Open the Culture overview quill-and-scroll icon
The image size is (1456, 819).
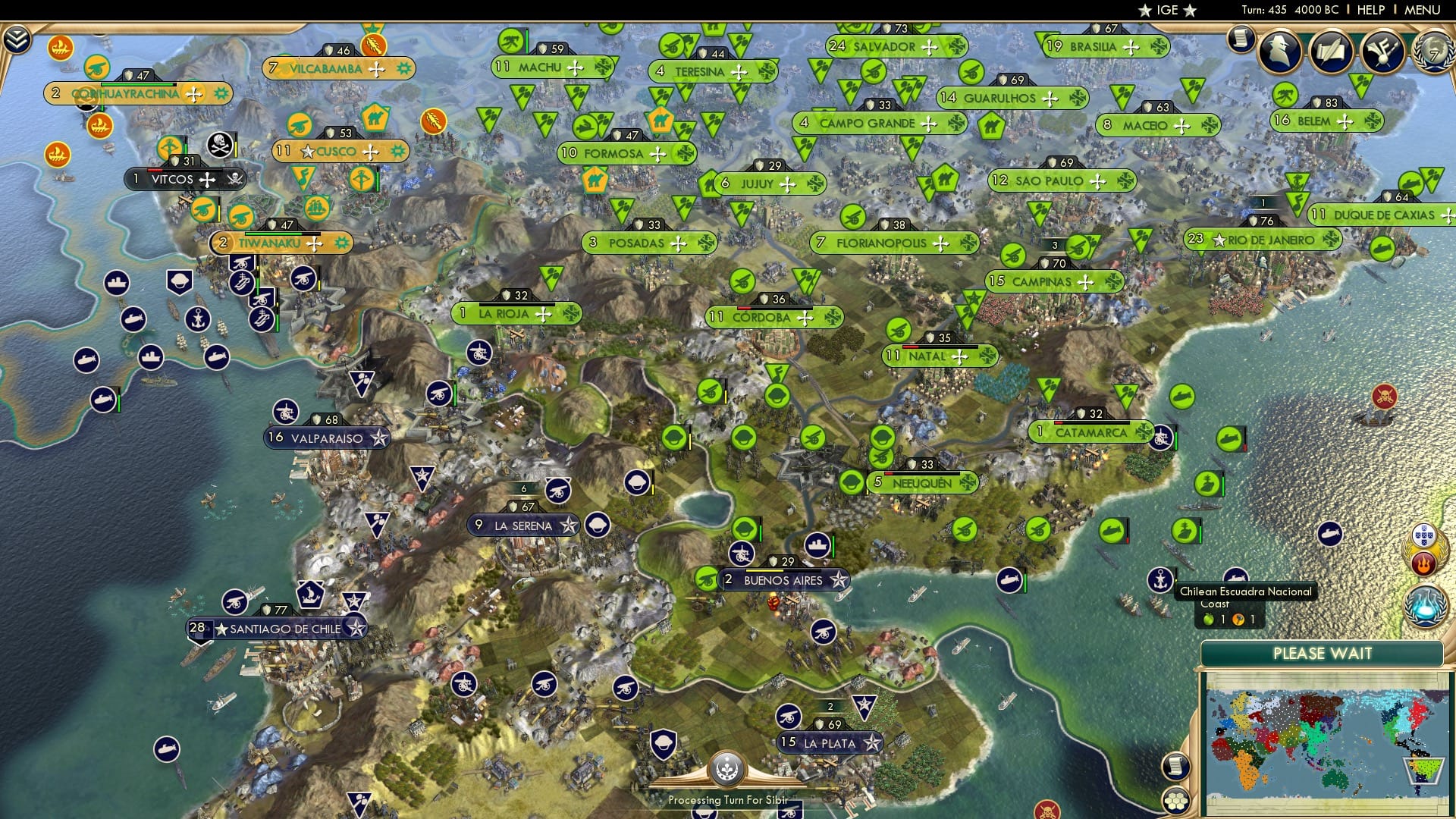(x=1331, y=52)
